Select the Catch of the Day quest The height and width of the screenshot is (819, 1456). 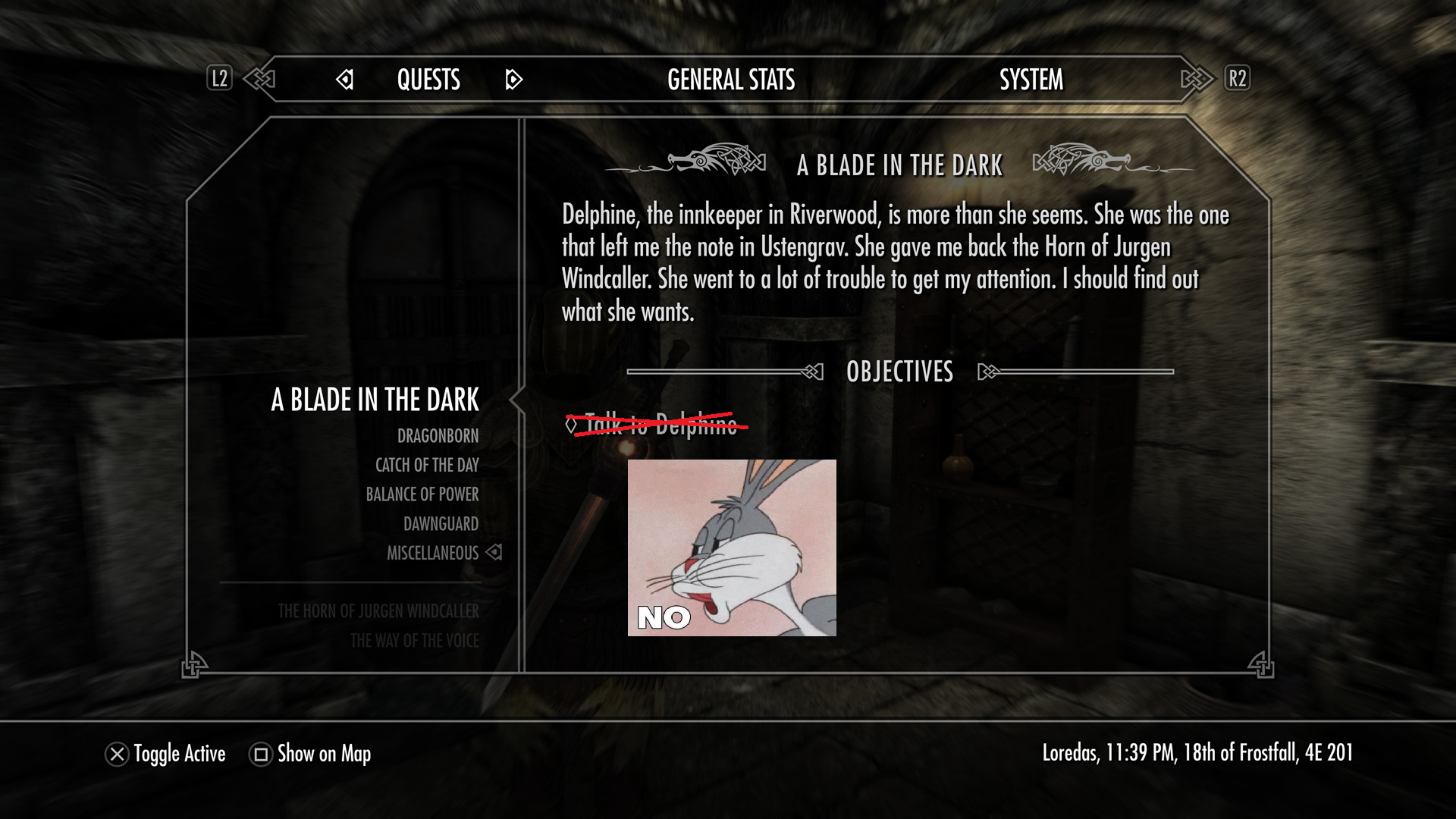pos(427,465)
